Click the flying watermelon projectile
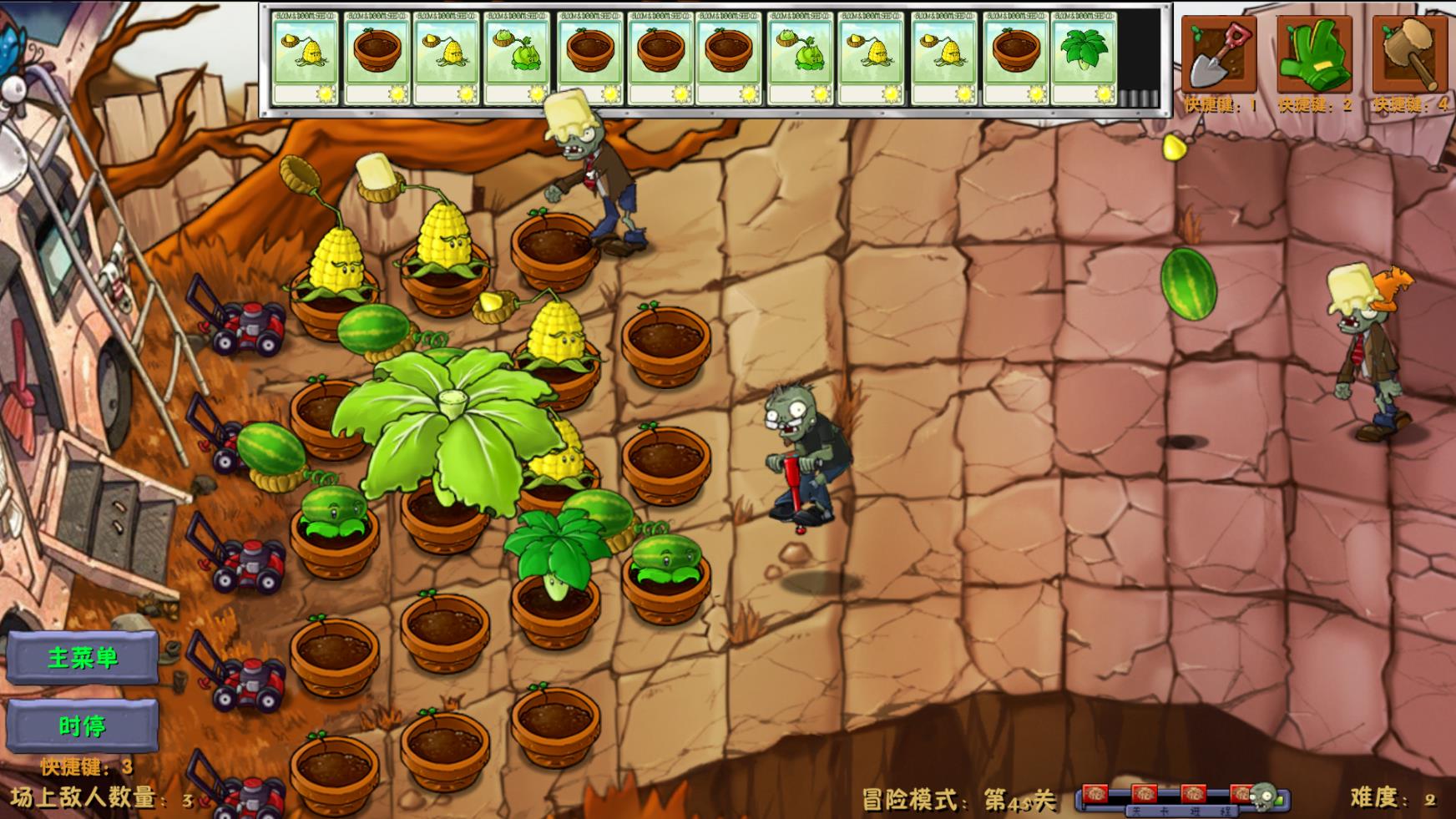This screenshot has height=819, width=1456. pos(1189,286)
